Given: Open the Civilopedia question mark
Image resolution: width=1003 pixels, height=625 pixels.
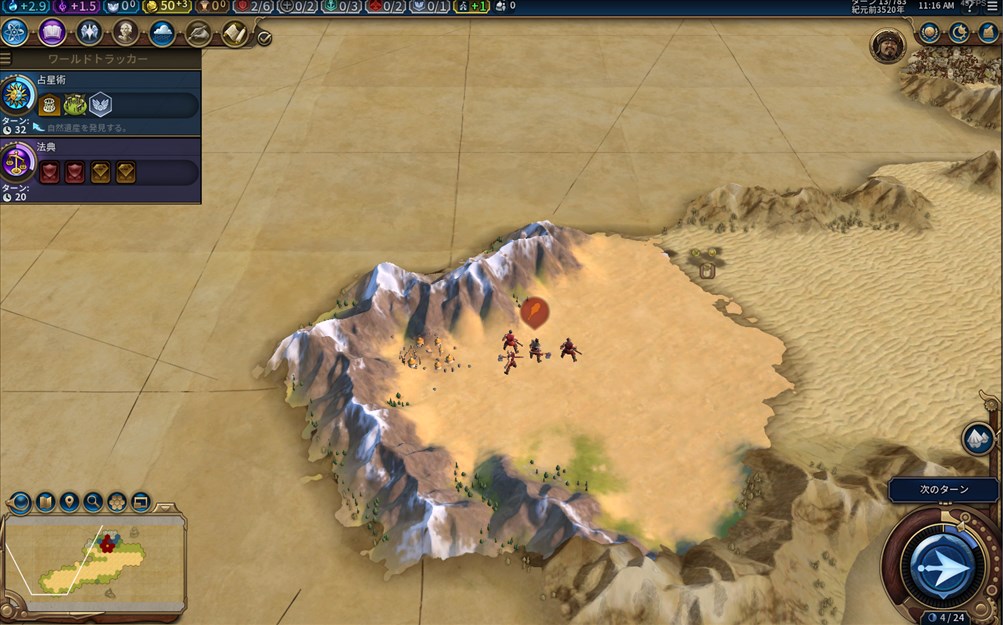Looking at the screenshot, I should (x=968, y=6).
